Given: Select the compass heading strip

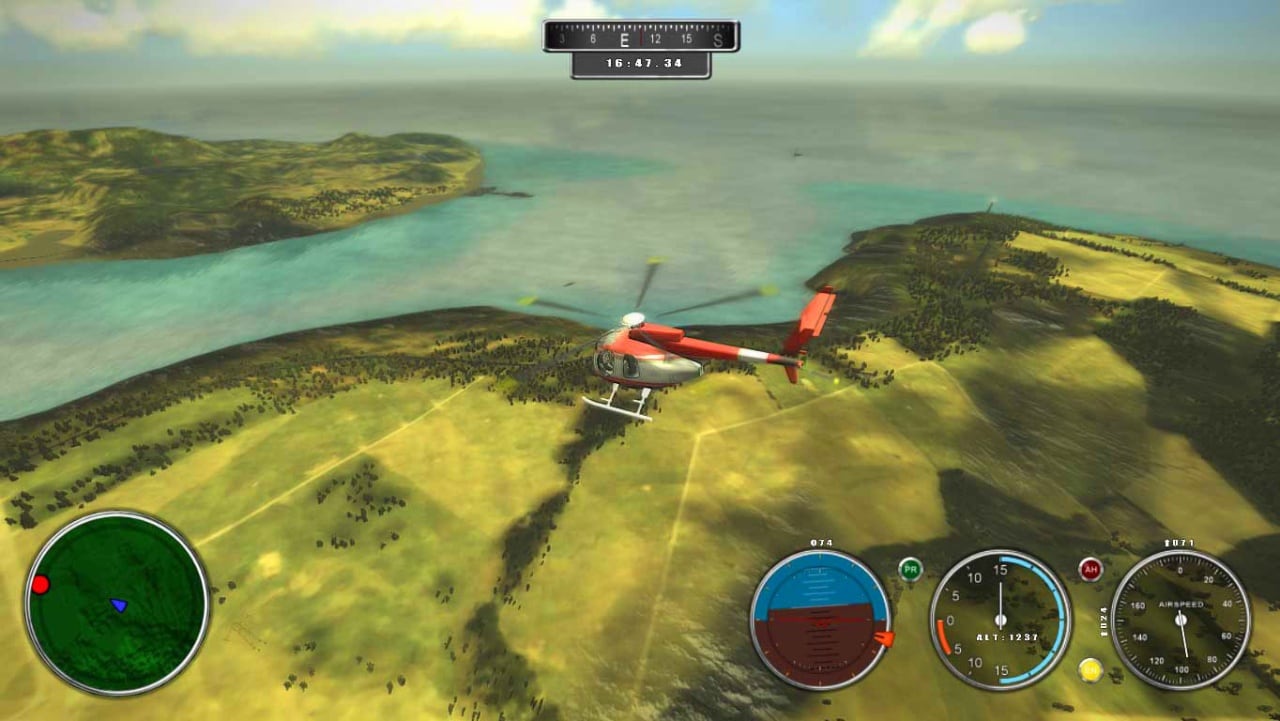Looking at the screenshot, I should pyautogui.click(x=640, y=37).
